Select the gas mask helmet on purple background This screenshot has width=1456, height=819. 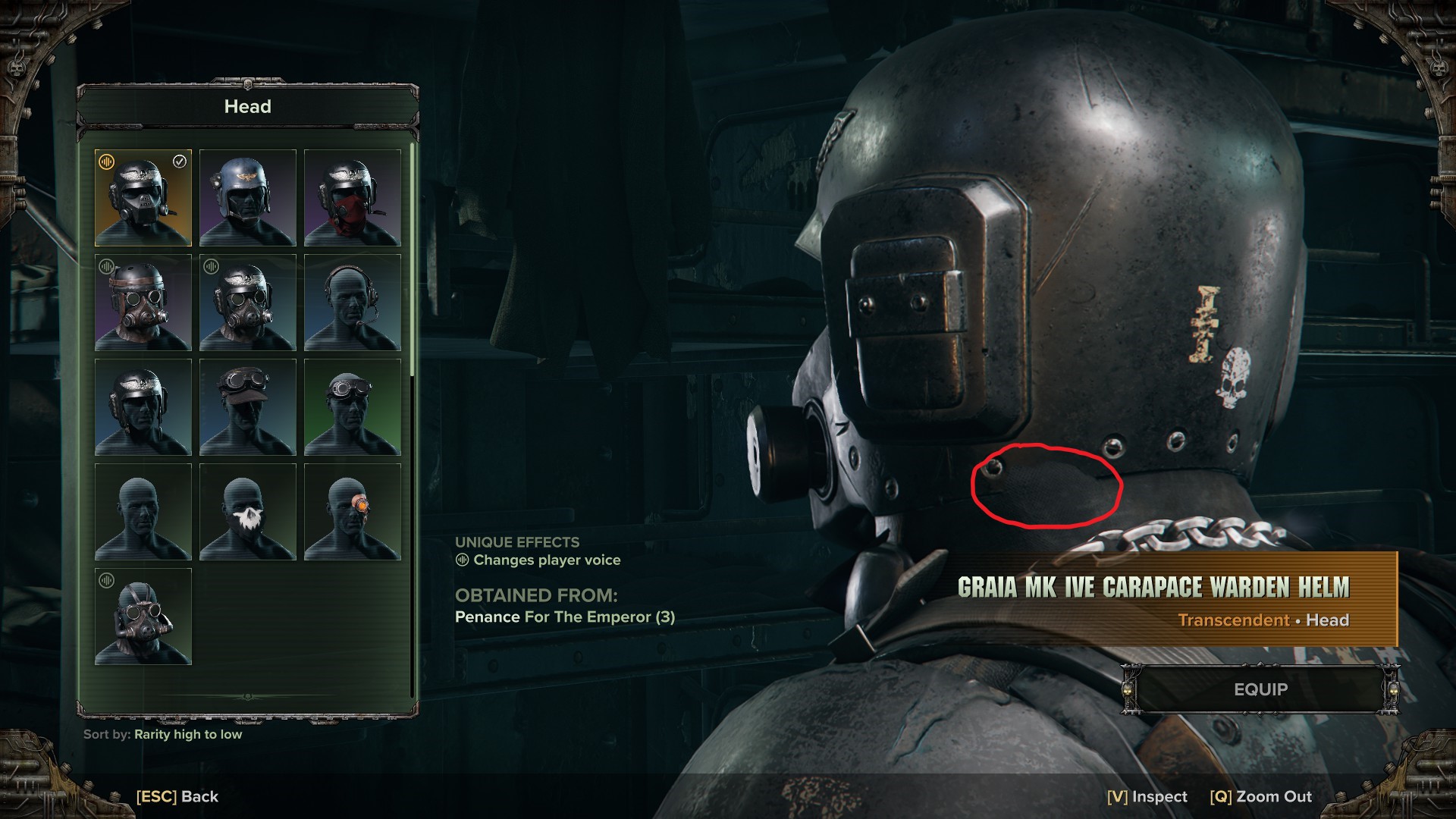(x=143, y=303)
